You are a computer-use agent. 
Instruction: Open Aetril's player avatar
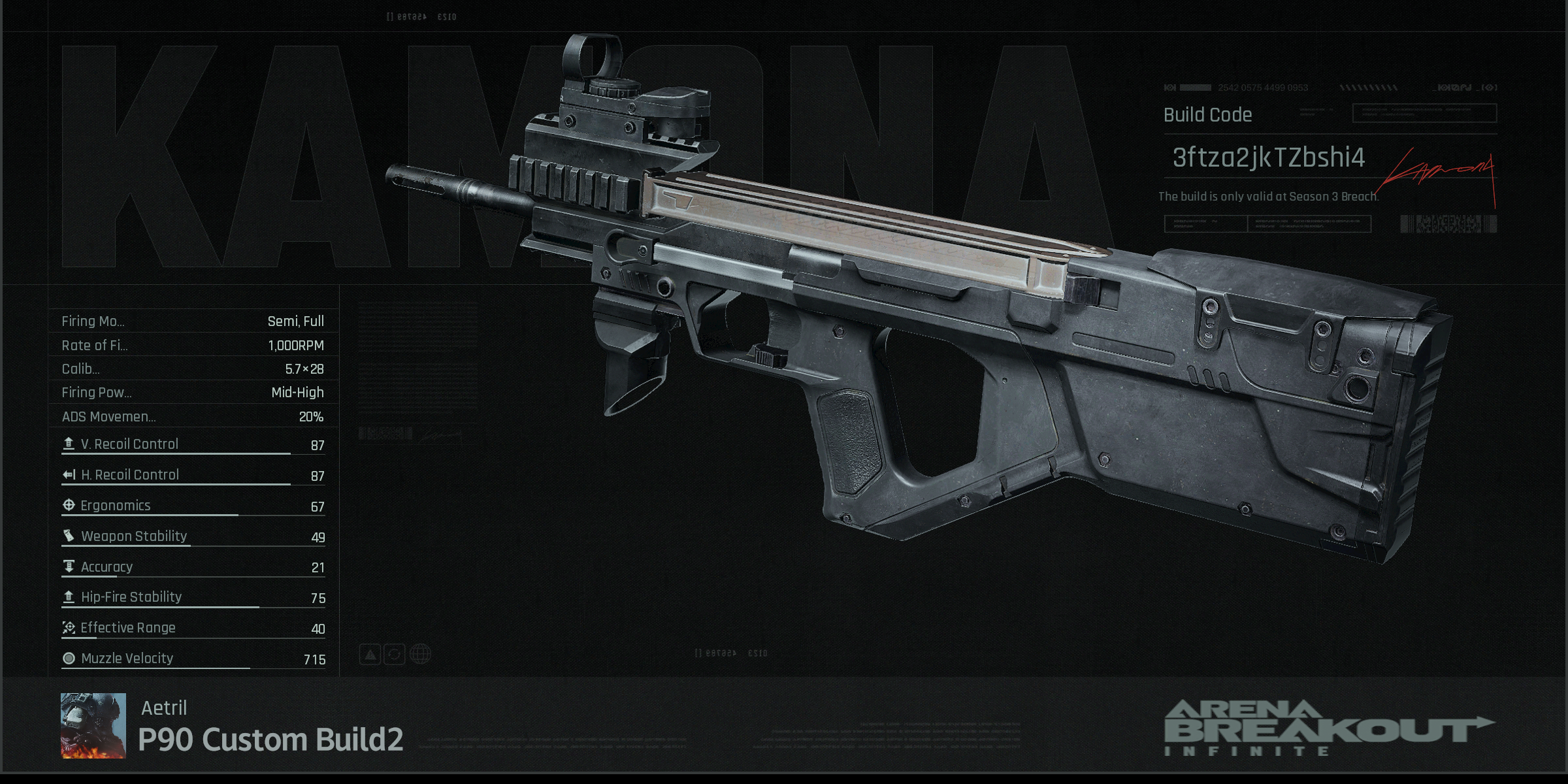click(x=93, y=725)
